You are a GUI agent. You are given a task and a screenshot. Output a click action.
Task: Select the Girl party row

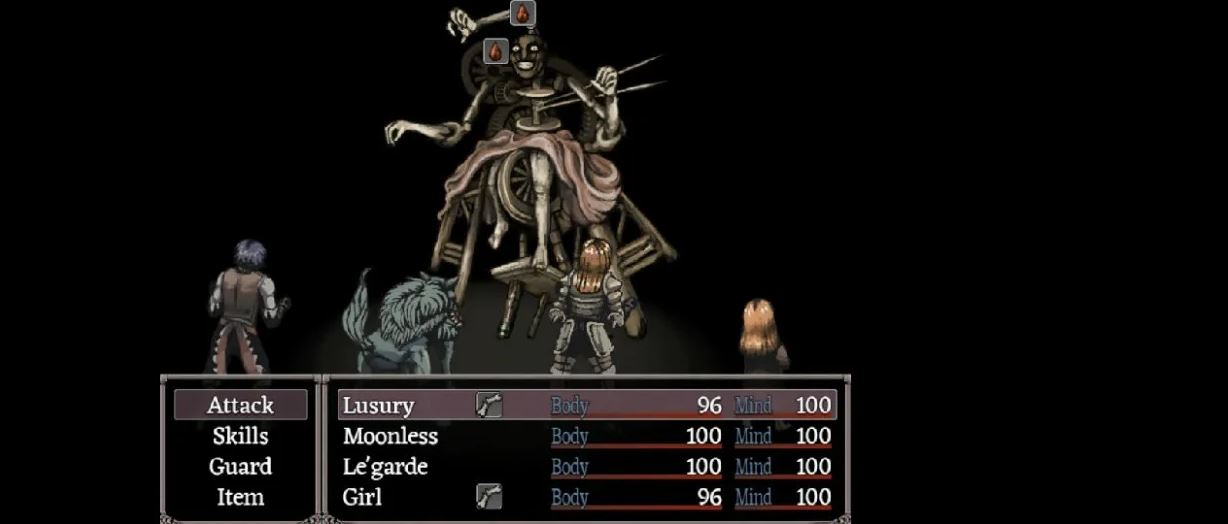586,496
